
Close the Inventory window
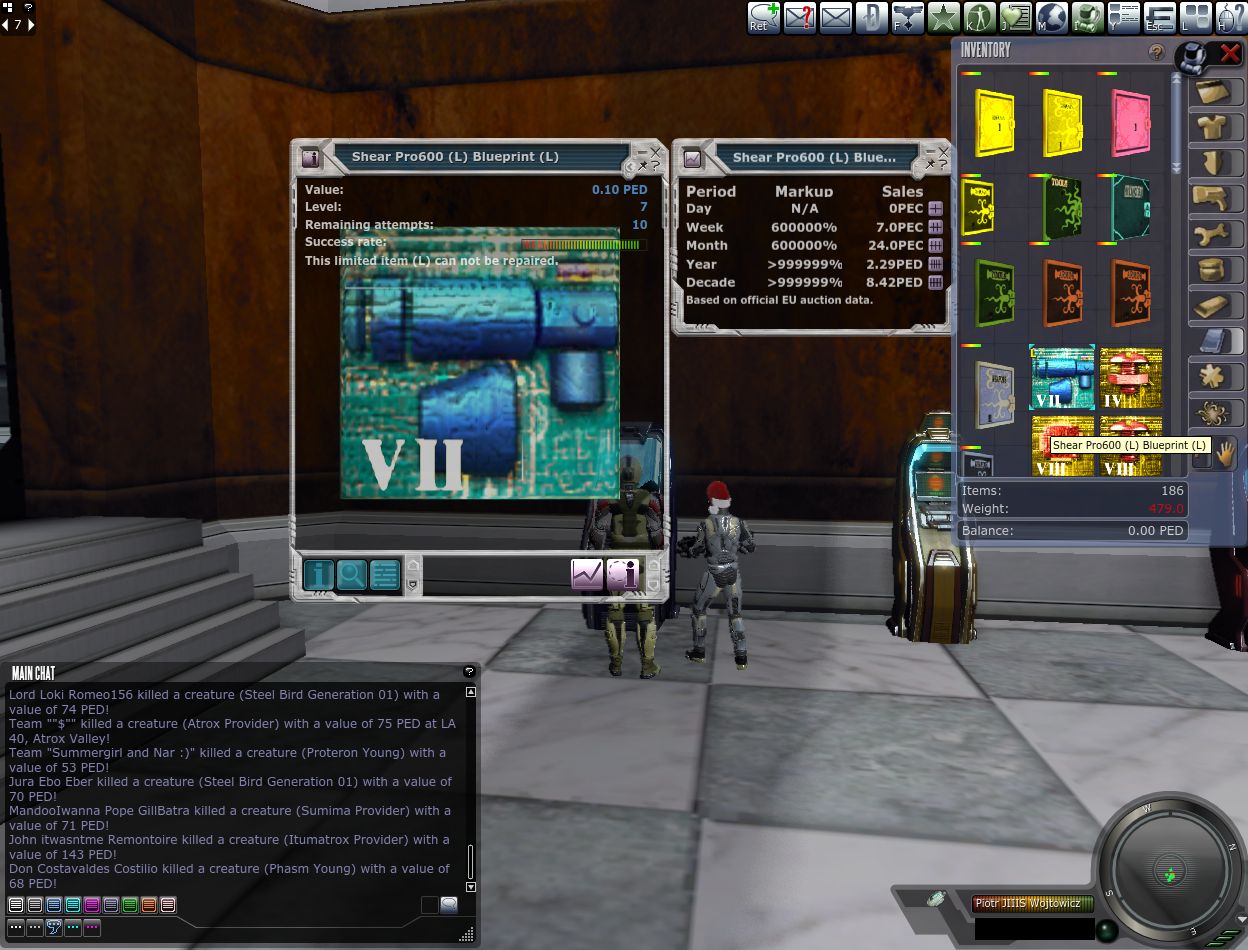point(1230,54)
